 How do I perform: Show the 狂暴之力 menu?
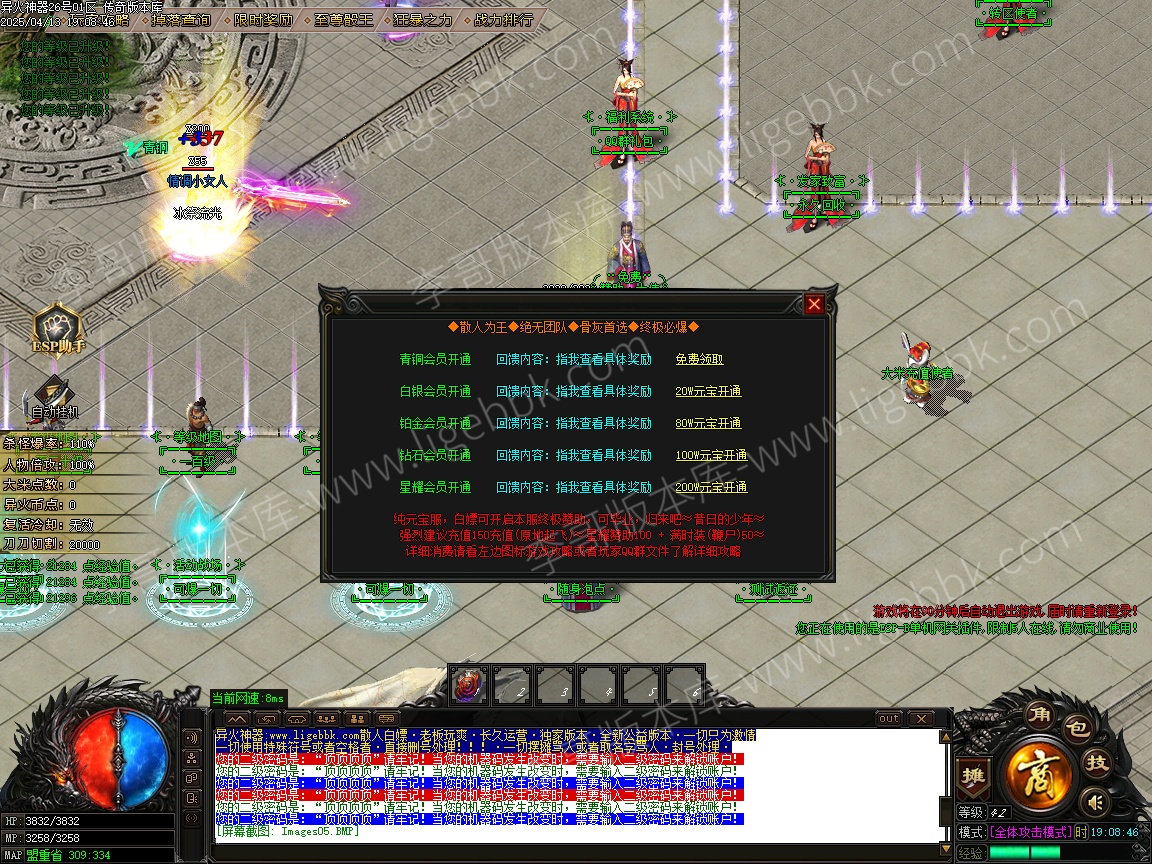(x=422, y=19)
